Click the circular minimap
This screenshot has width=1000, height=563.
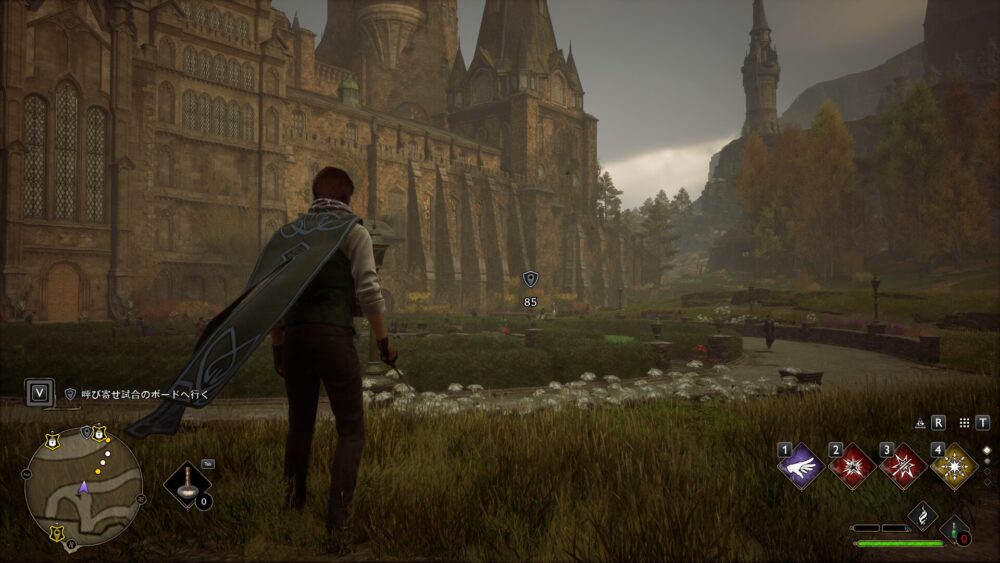click(84, 486)
